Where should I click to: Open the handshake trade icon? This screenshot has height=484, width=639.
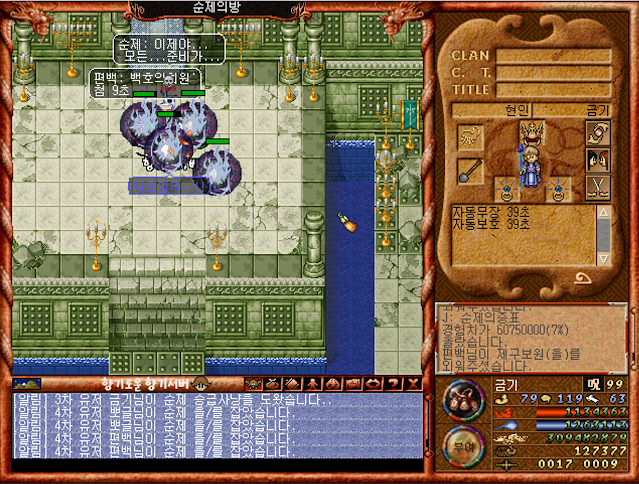[x=597, y=132]
